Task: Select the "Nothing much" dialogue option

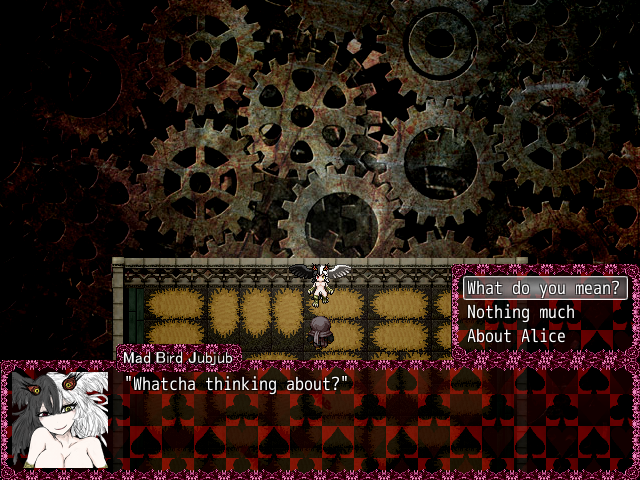Action: tap(521, 313)
